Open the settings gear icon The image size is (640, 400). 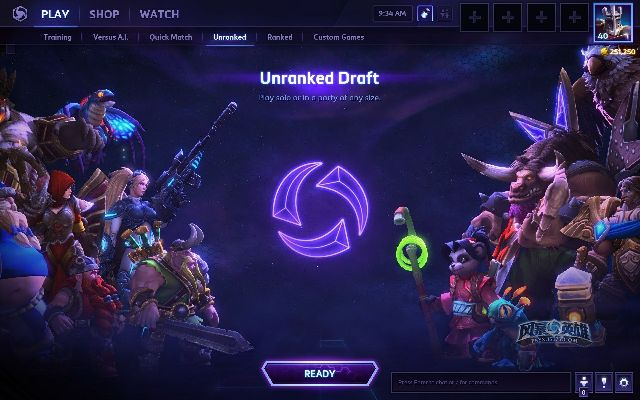pyautogui.click(x=623, y=382)
